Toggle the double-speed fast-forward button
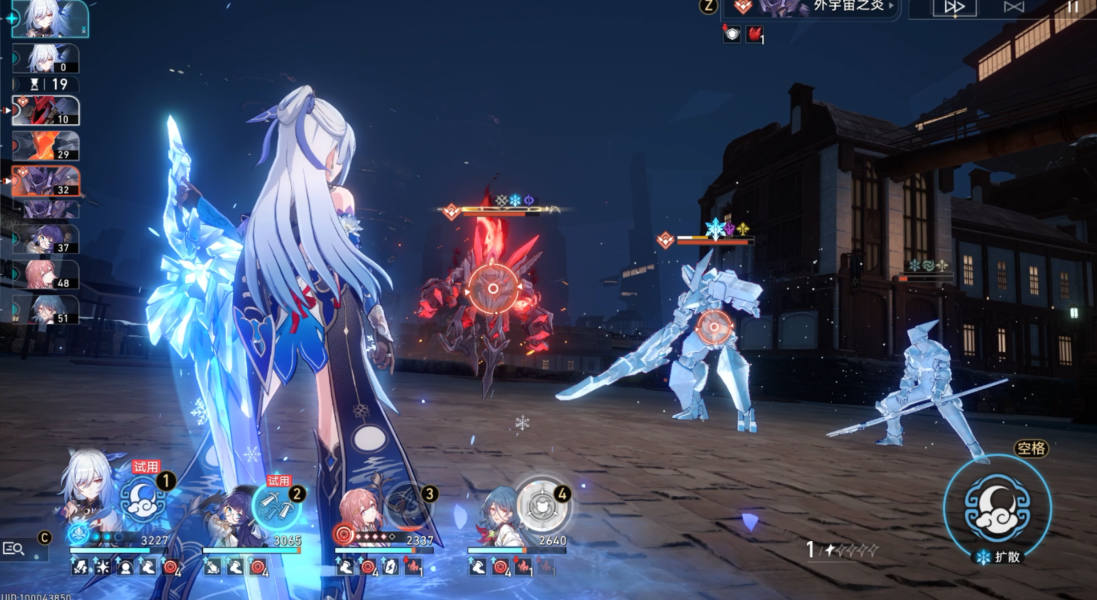Screen dimensions: 1097x600 [x=954, y=8]
